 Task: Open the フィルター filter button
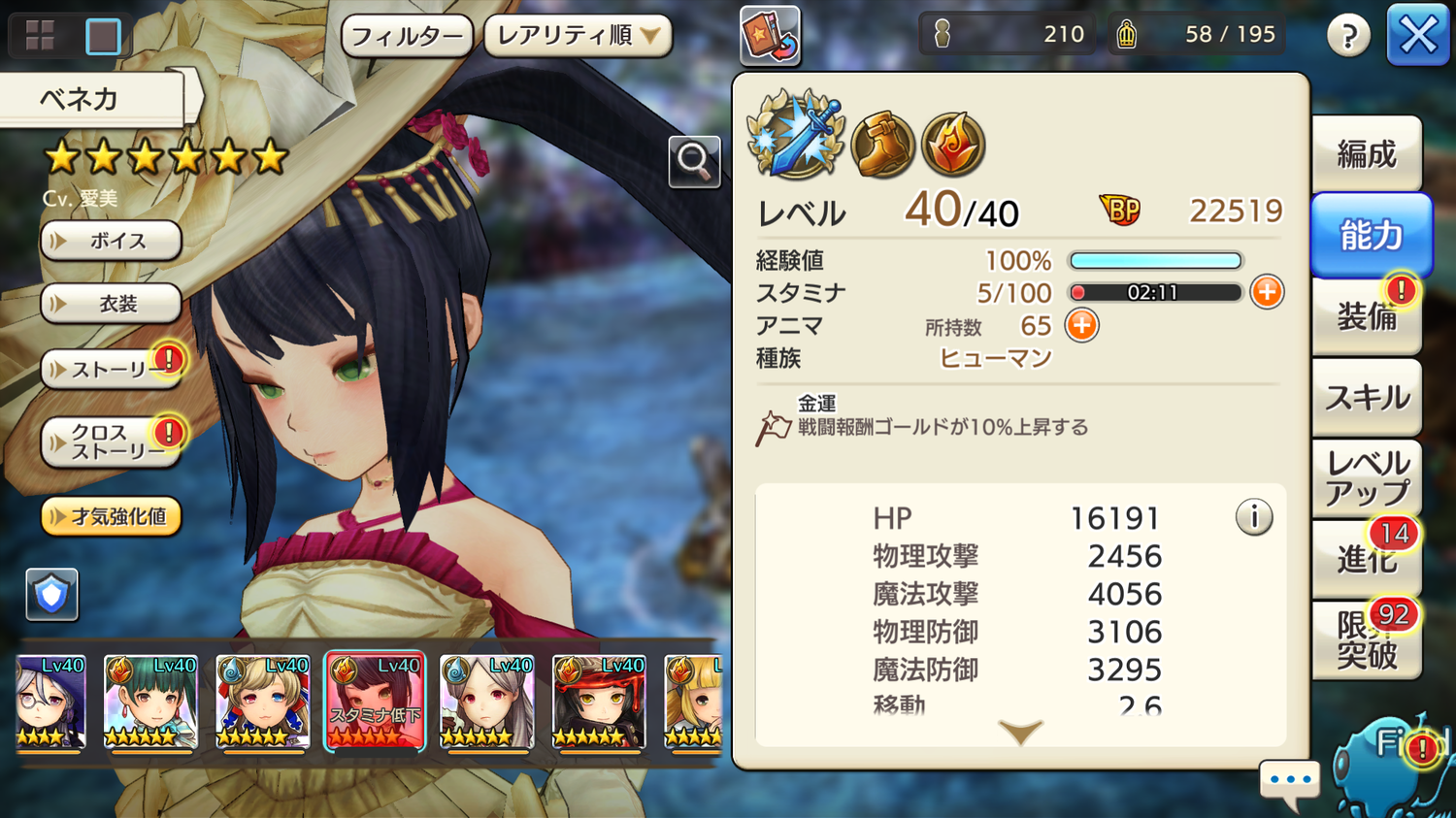(x=407, y=37)
